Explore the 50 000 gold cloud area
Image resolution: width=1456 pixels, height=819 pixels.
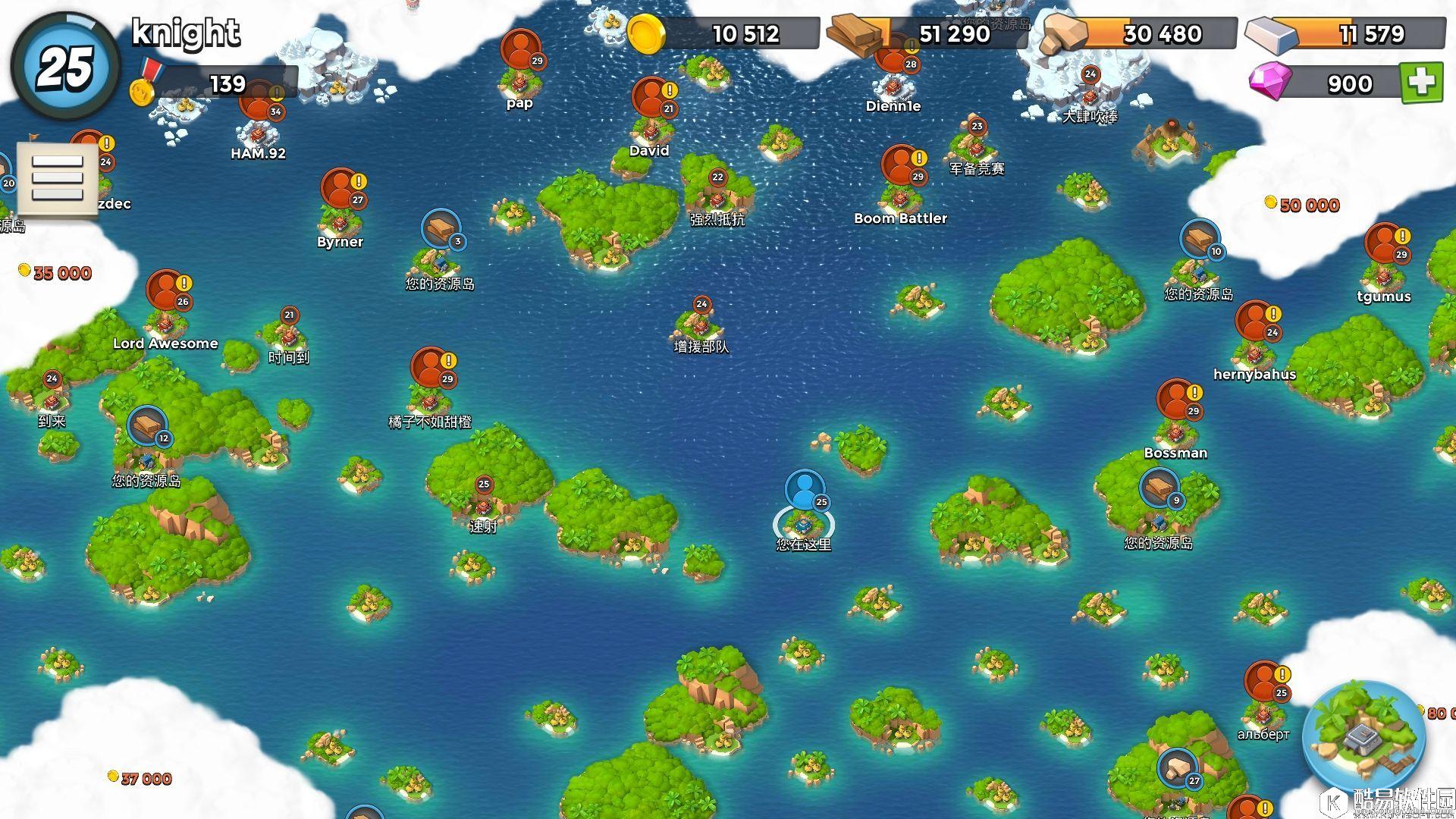(1309, 206)
